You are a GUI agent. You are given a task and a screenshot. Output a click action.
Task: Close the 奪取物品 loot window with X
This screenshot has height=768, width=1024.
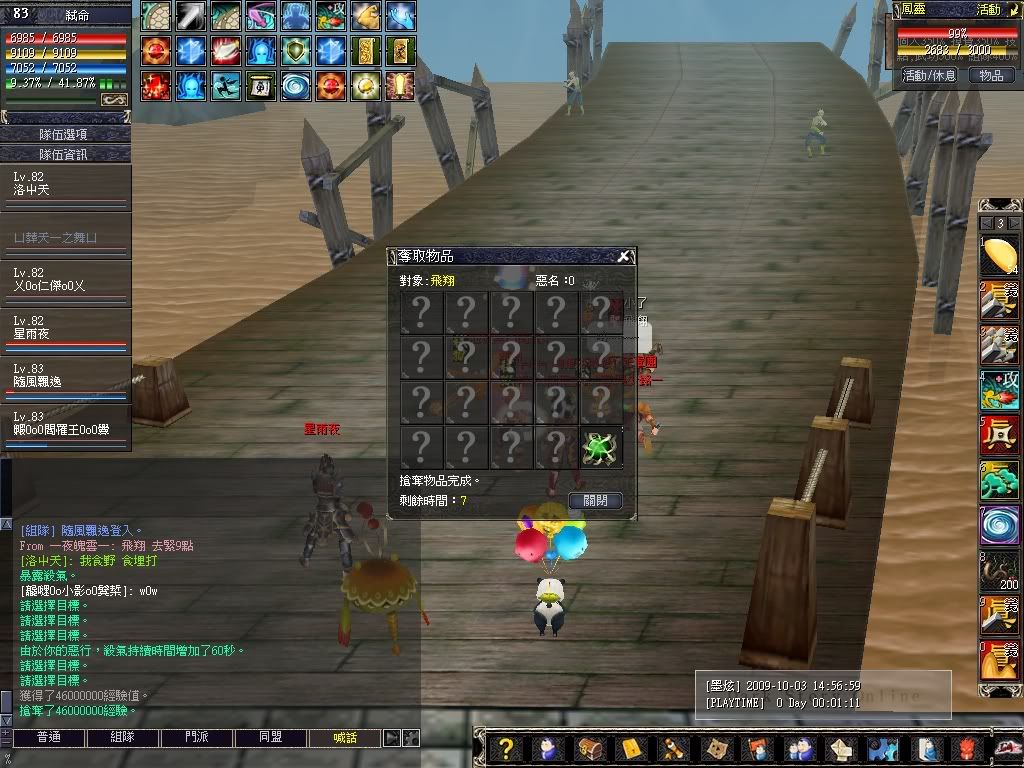(623, 257)
